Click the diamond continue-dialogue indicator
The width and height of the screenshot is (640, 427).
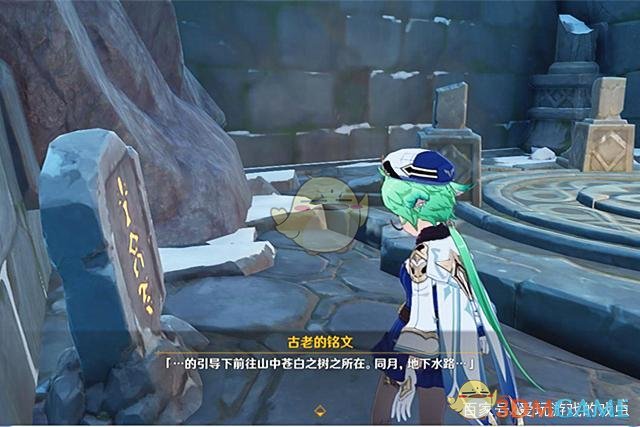[320, 409]
